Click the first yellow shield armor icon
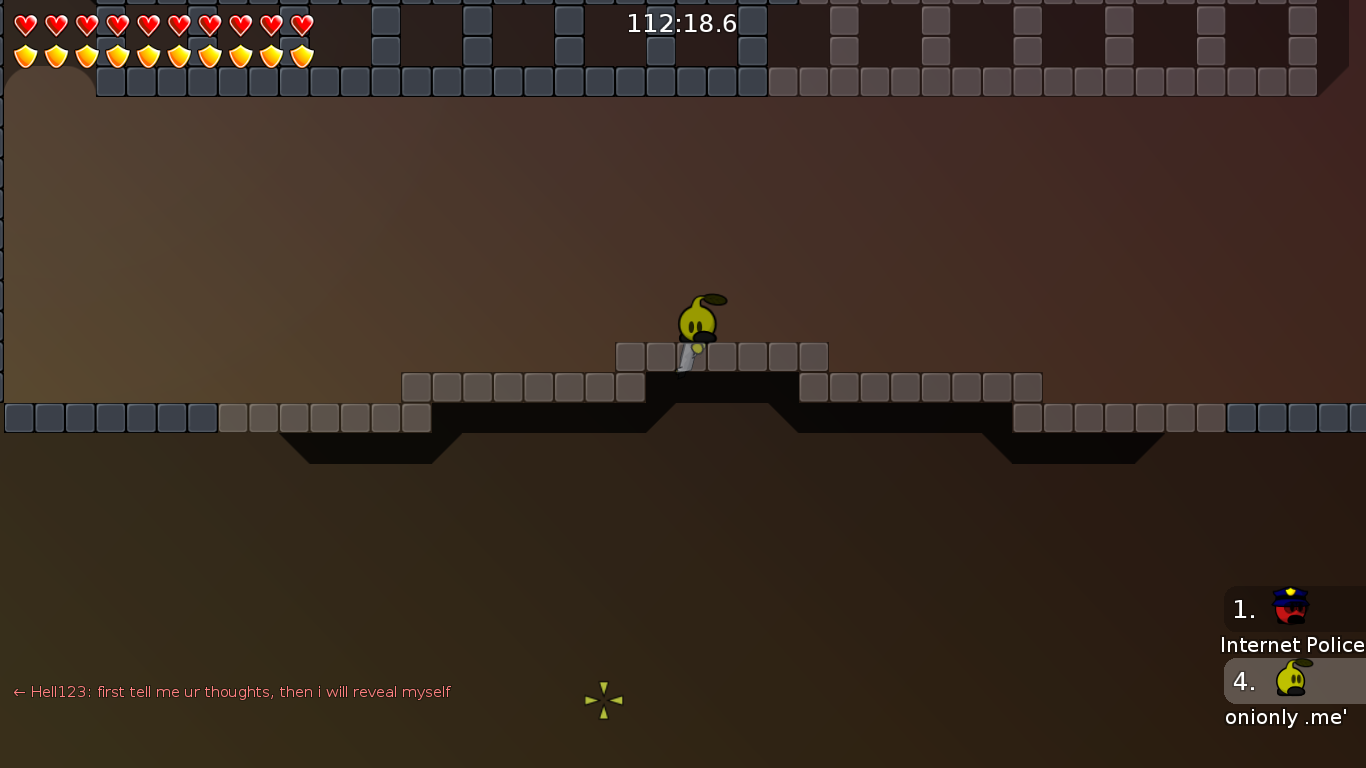 point(25,56)
